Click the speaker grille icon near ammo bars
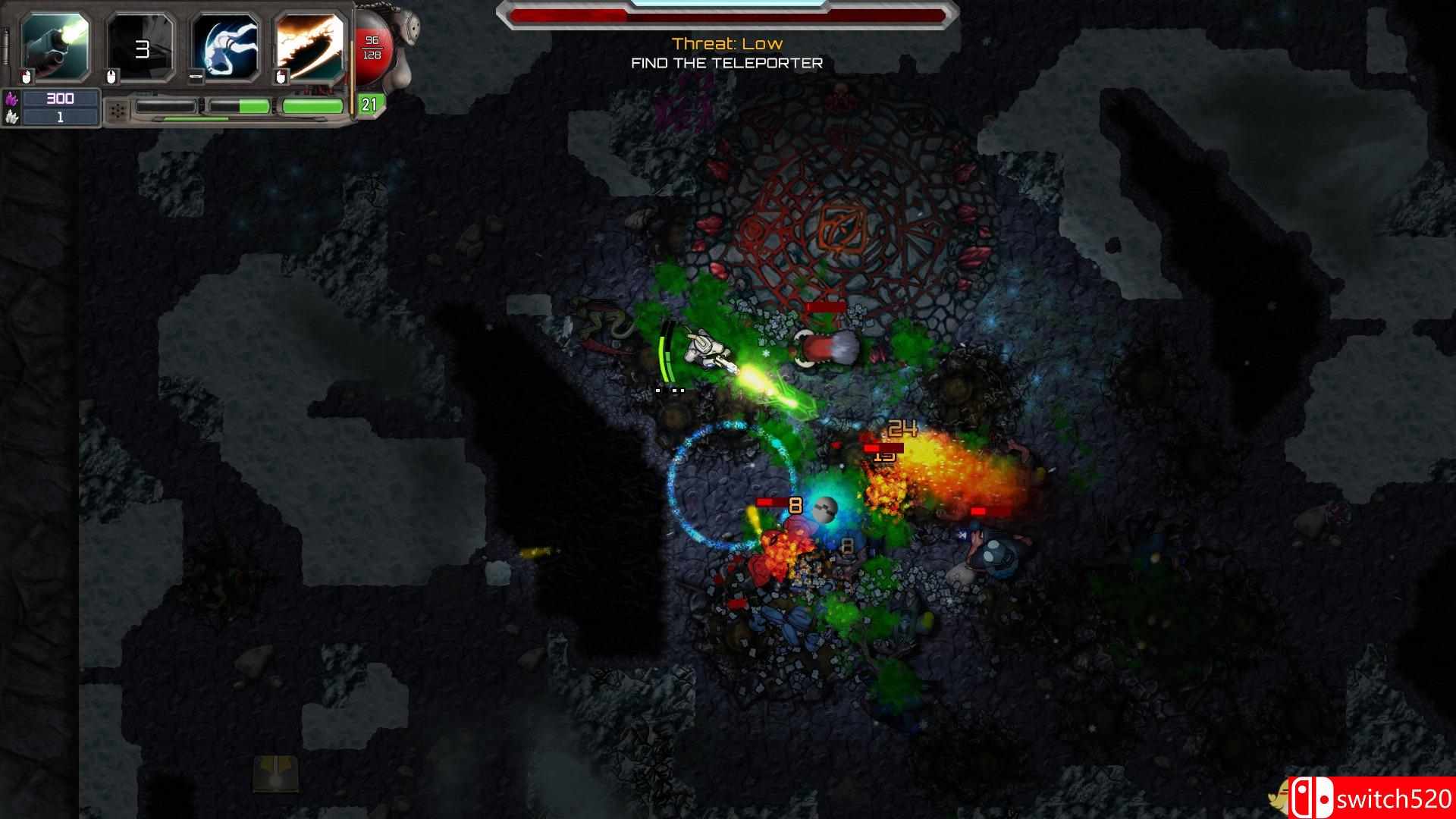This screenshot has height=819, width=1456. 118,109
